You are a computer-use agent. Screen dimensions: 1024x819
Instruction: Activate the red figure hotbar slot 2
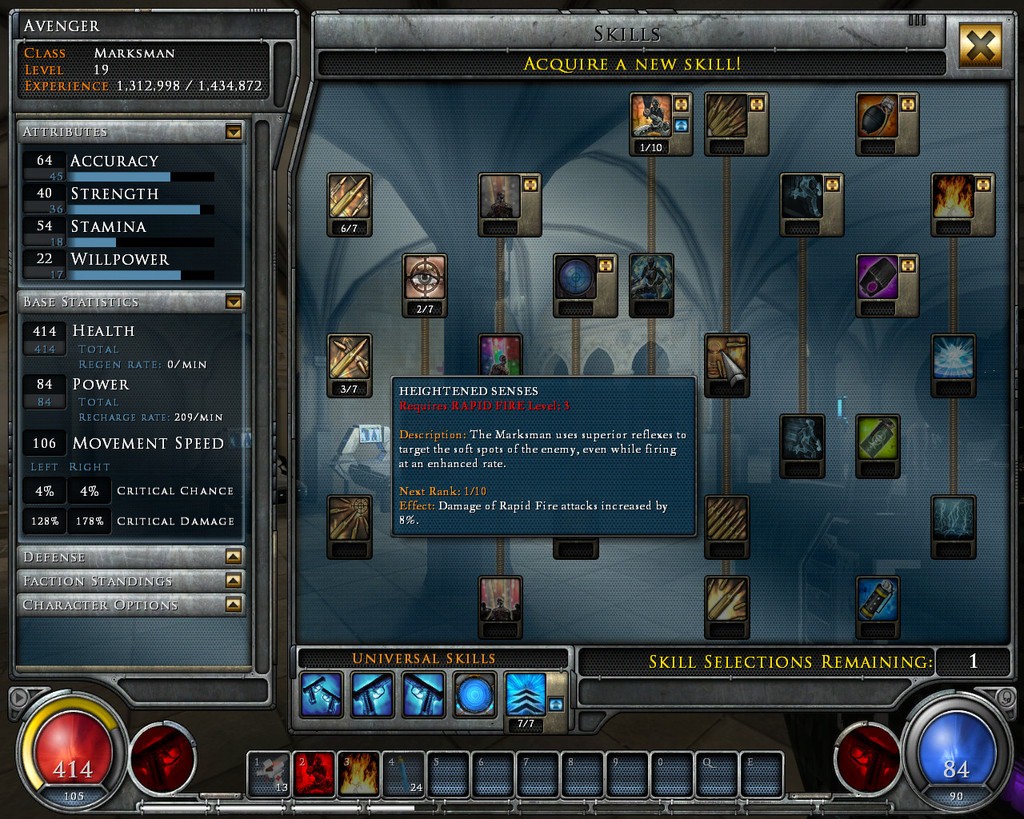pos(314,774)
